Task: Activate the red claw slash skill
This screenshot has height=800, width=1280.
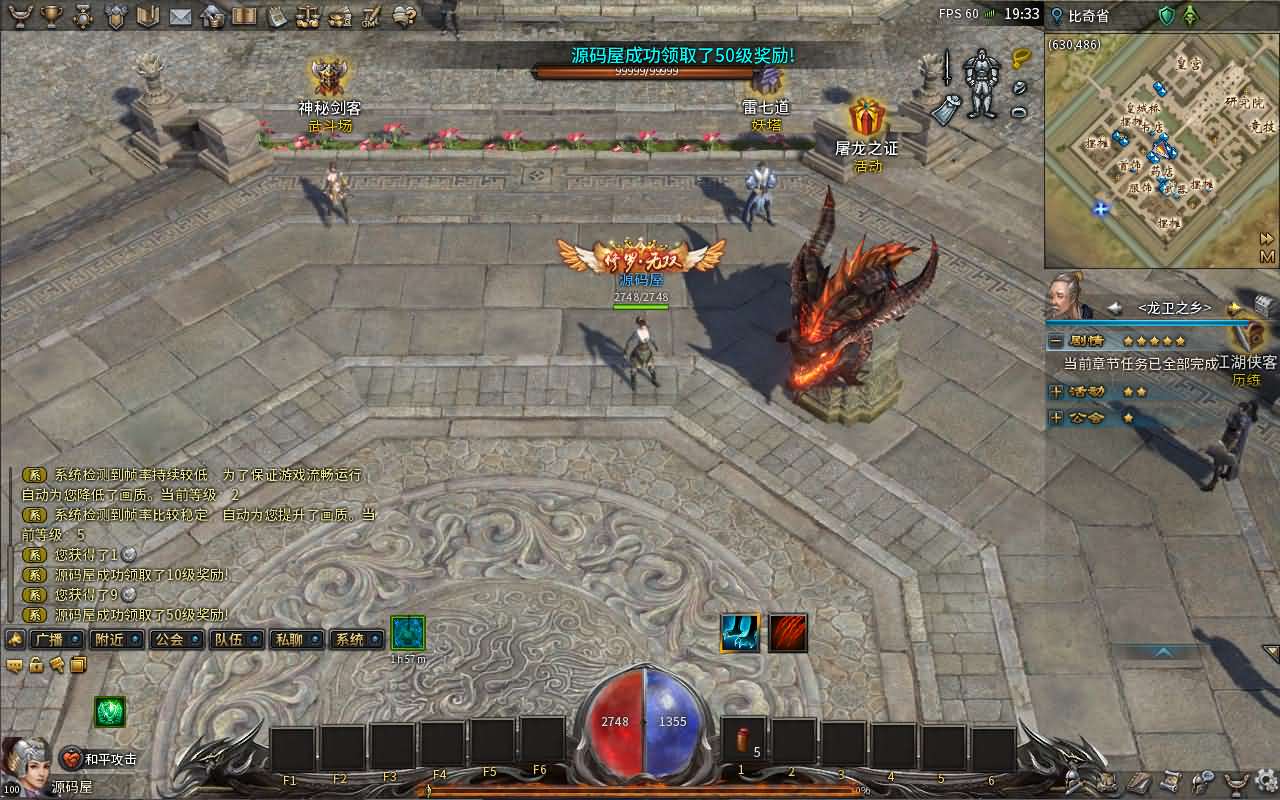Action: [788, 633]
